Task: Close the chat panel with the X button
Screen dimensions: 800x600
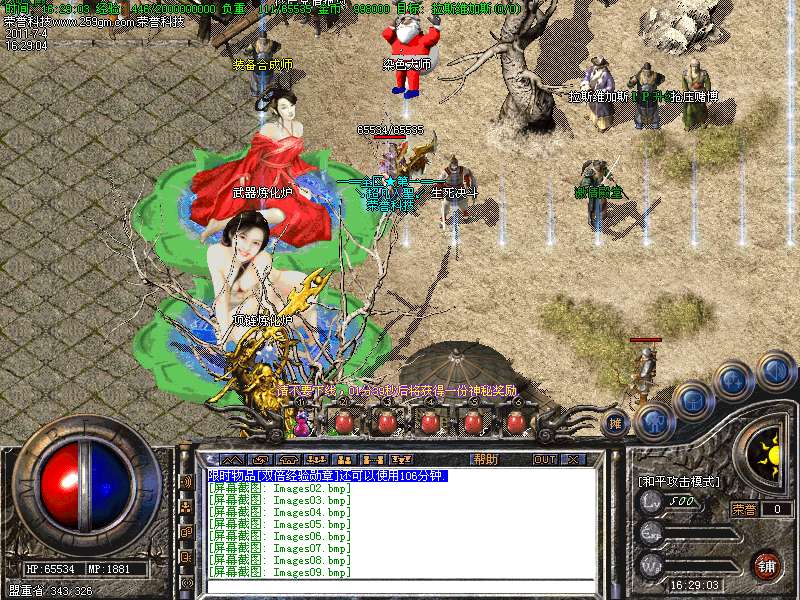Action: click(x=573, y=459)
